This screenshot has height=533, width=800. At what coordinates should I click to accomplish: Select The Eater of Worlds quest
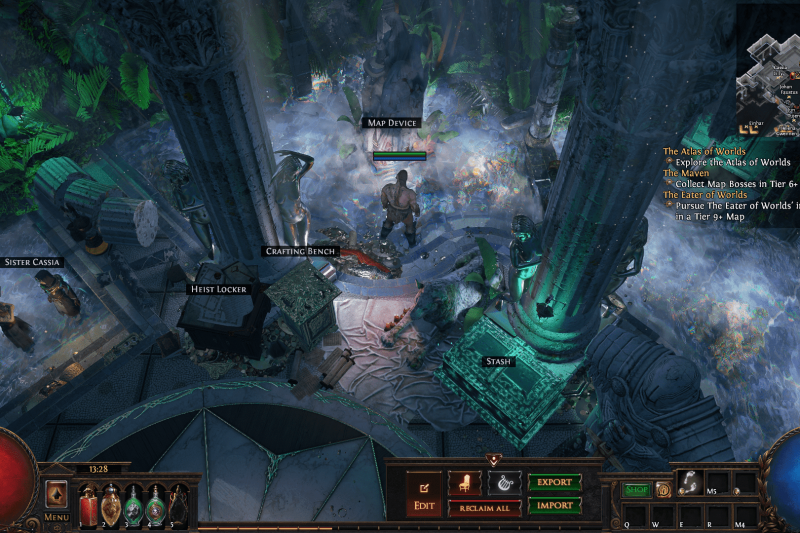pos(711,194)
